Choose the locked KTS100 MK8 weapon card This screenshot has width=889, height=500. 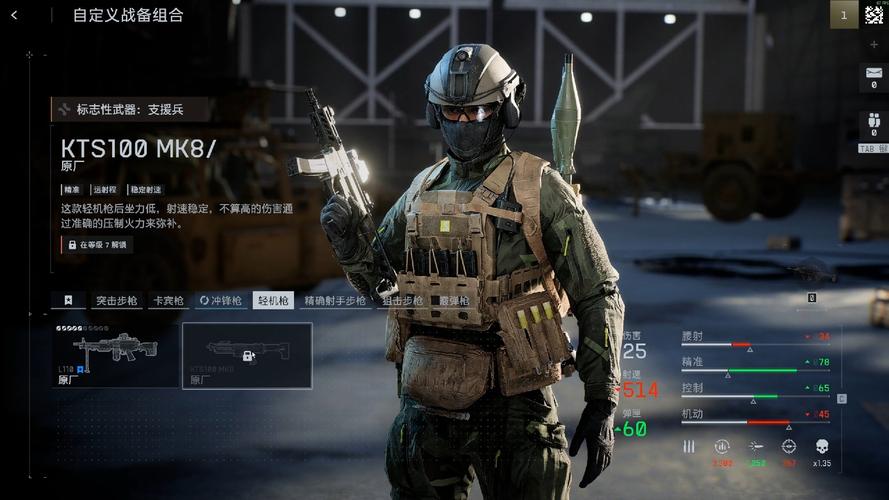point(247,355)
